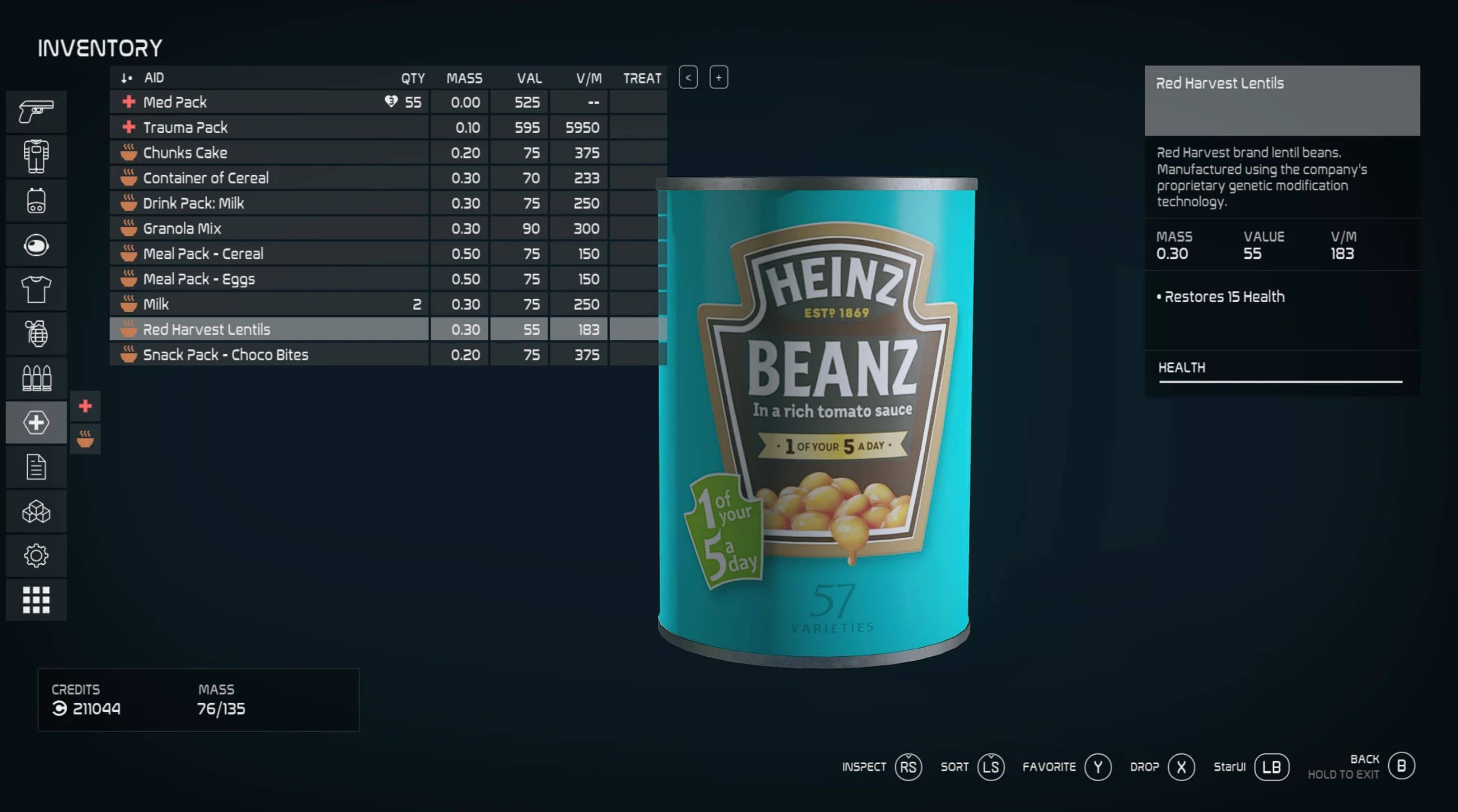1458x812 pixels.
Task: Select Snack Pack - Choco Bites
Action: [269, 355]
